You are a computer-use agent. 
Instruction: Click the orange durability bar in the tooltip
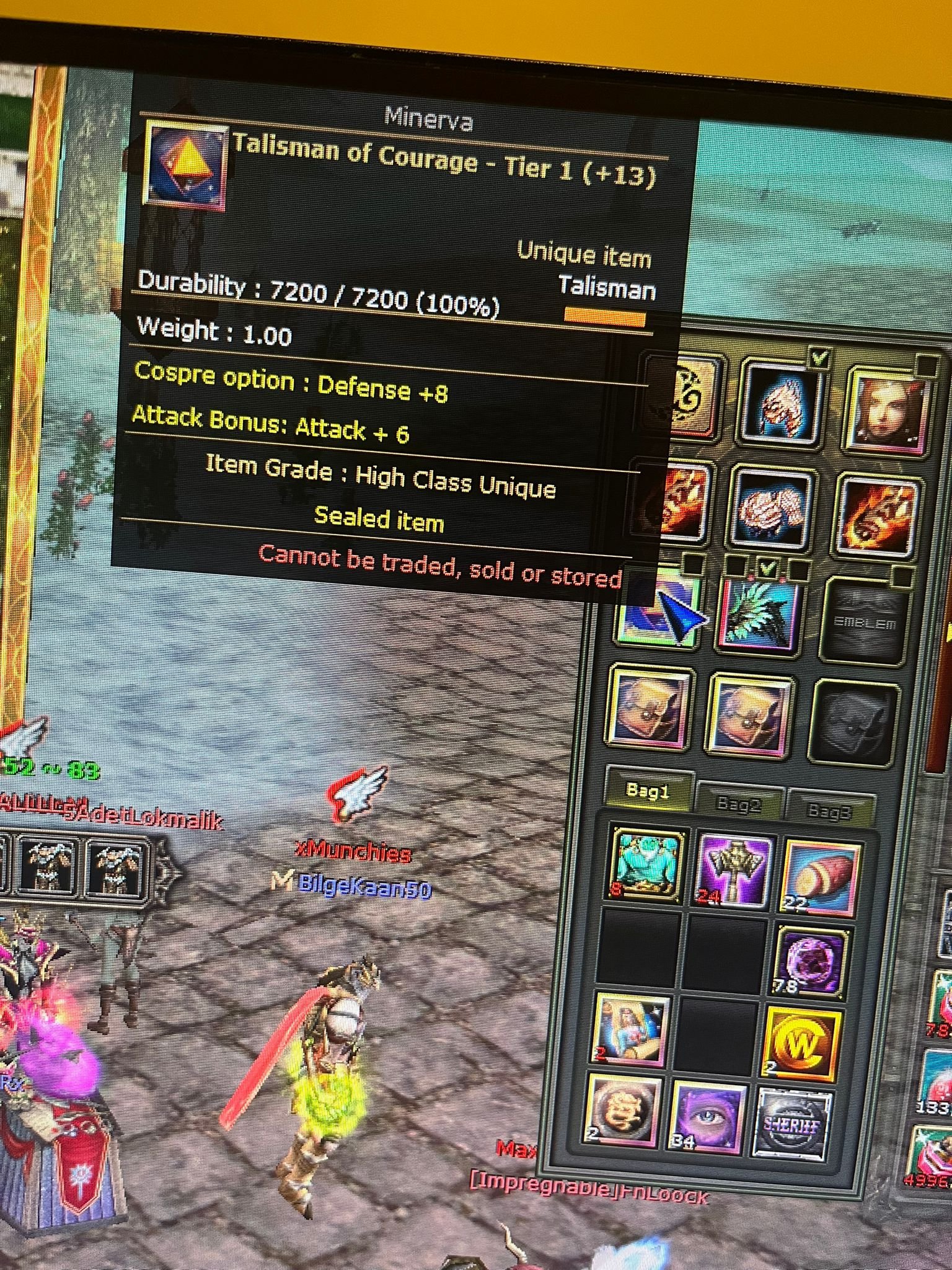(x=604, y=316)
